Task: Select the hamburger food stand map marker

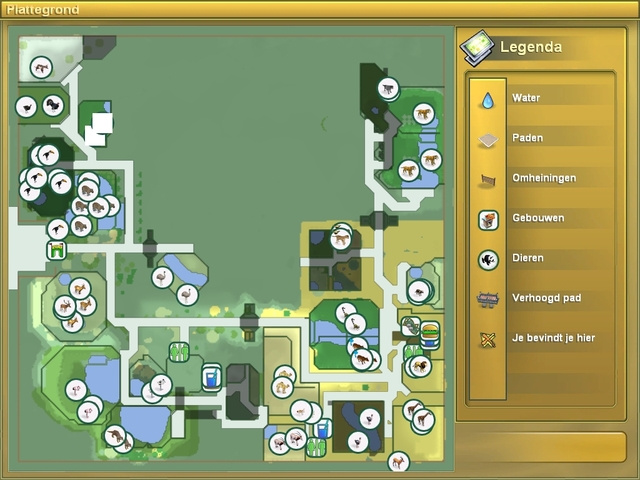Action: tap(430, 331)
